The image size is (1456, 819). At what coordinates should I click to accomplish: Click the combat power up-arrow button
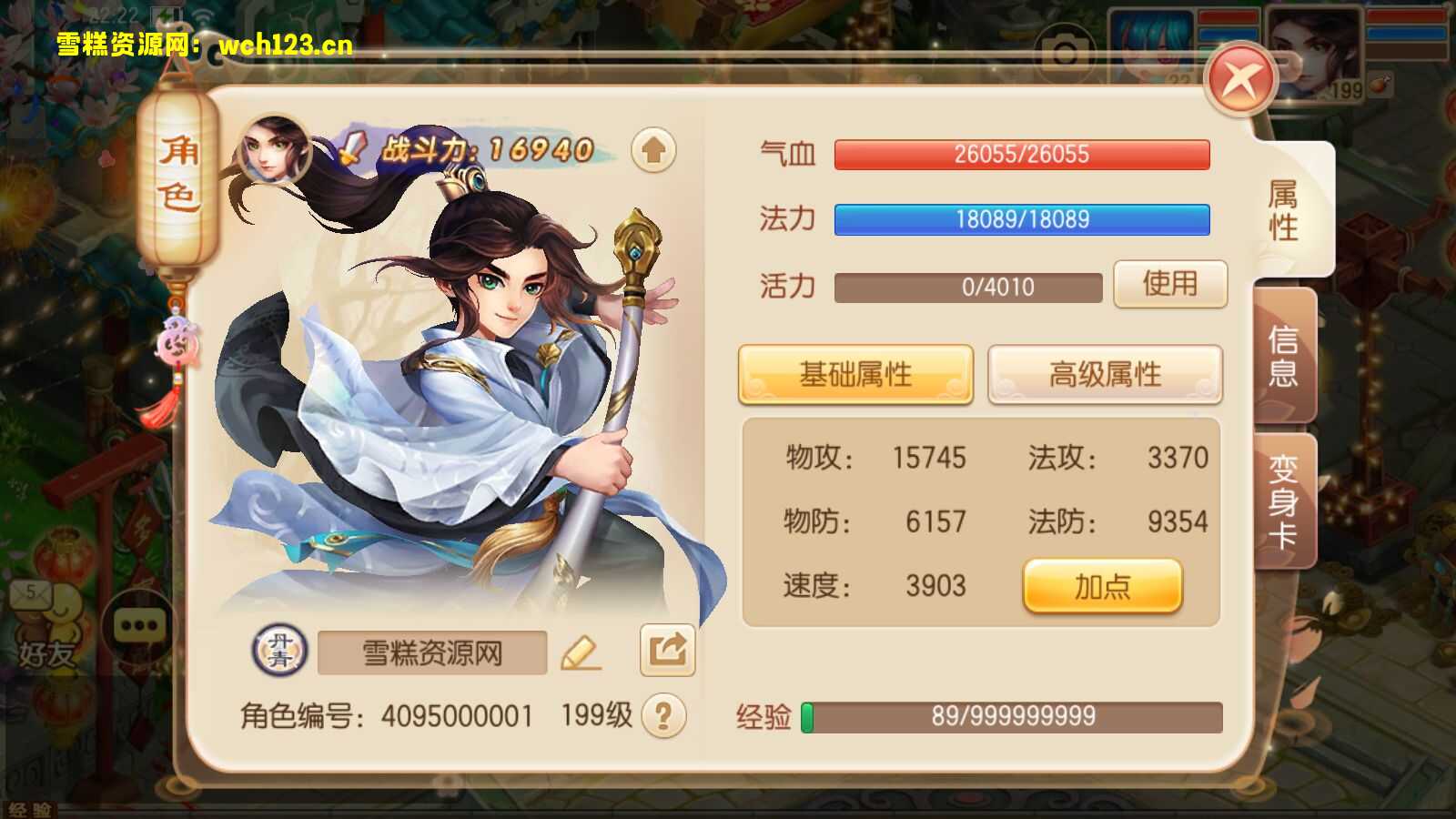click(653, 150)
